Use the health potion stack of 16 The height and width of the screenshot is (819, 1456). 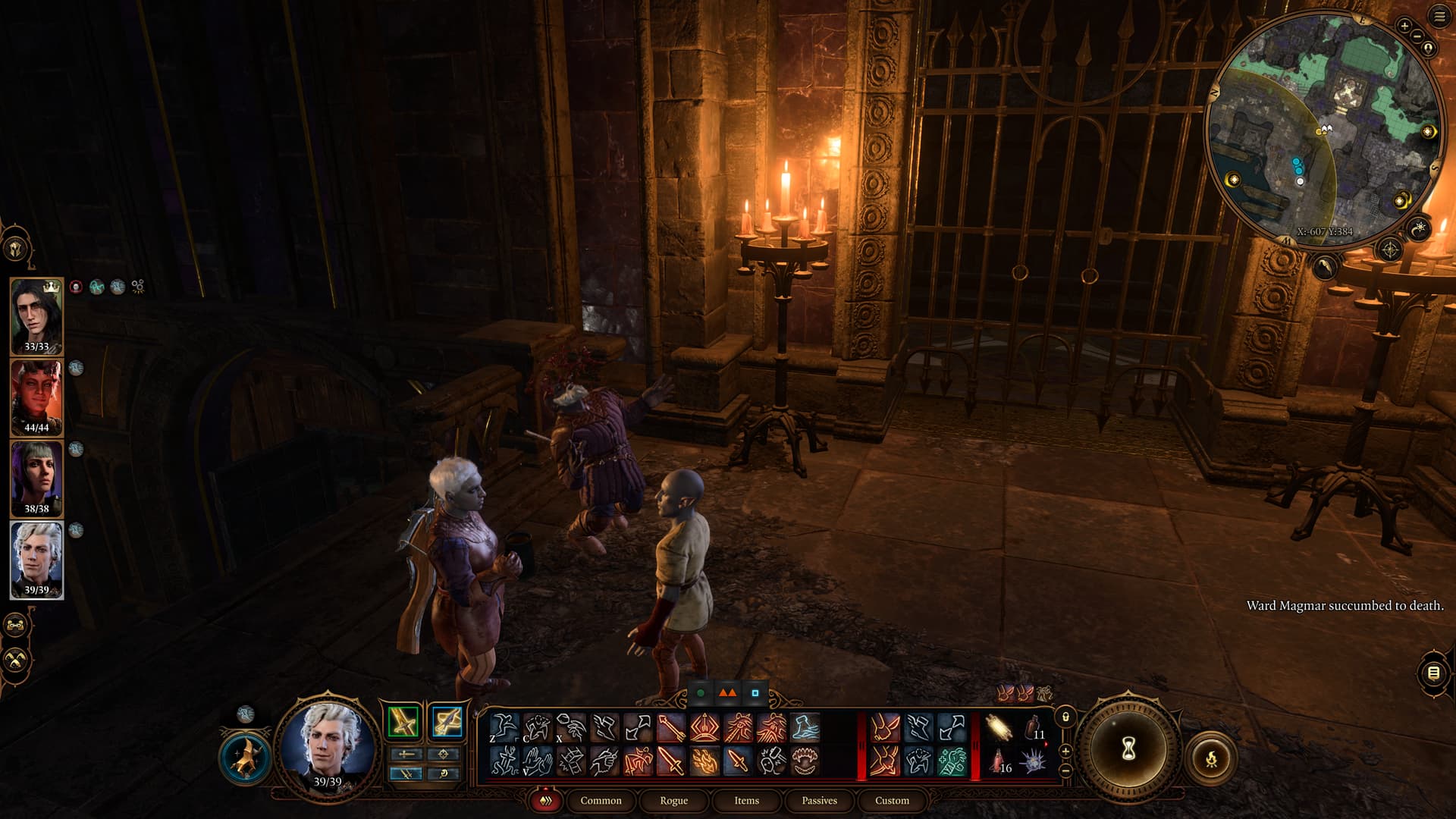pyautogui.click(x=999, y=761)
